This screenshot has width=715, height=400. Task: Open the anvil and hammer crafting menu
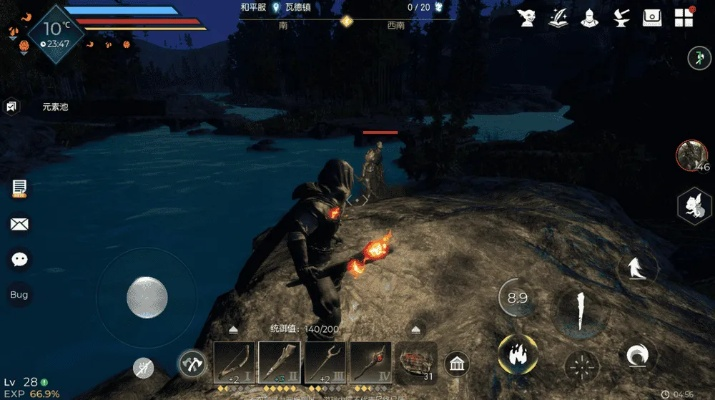click(621, 17)
